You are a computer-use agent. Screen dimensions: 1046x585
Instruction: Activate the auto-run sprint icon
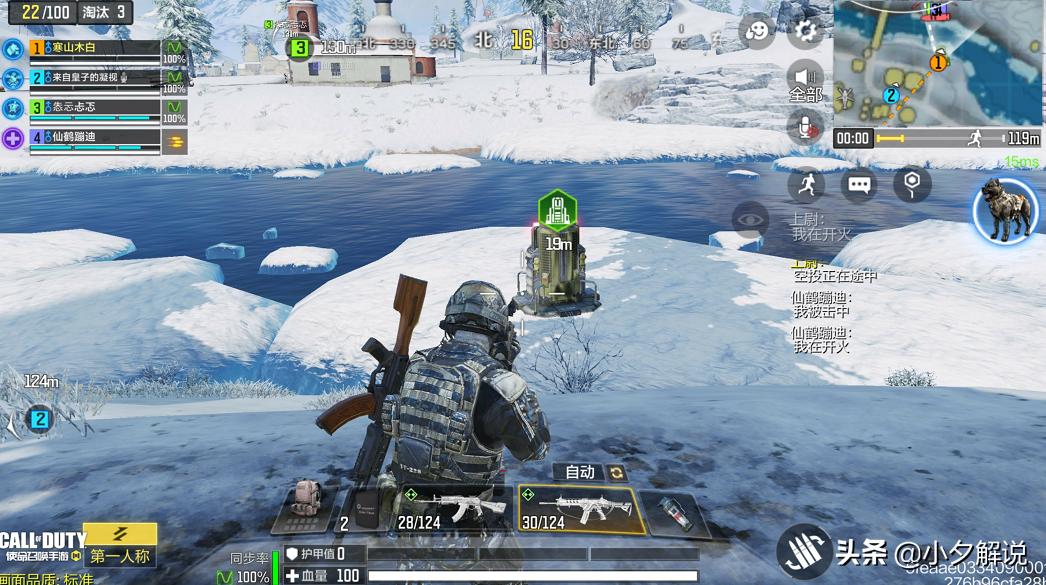[806, 184]
